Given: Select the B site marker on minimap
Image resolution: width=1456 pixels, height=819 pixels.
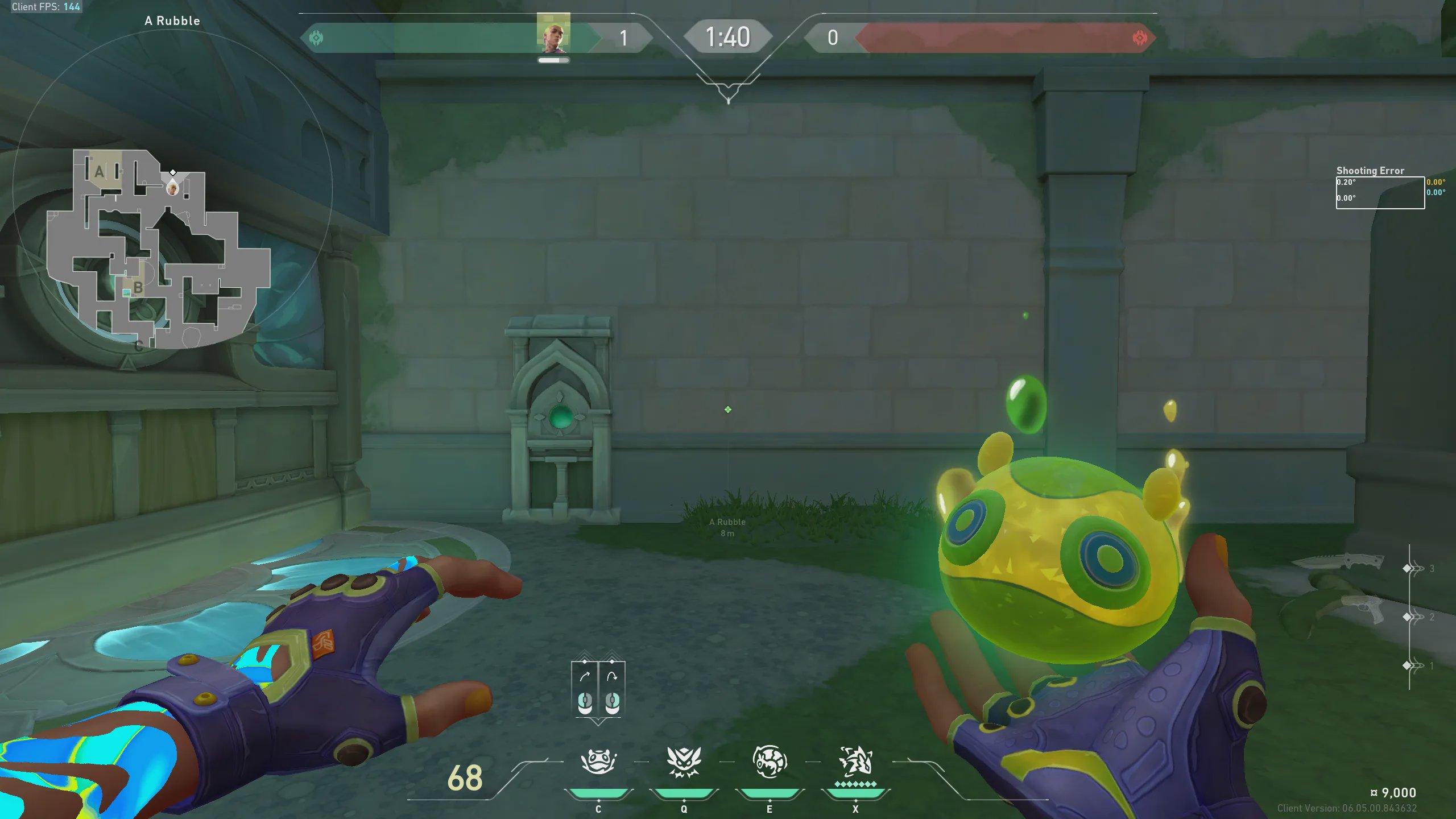Looking at the screenshot, I should [138, 288].
